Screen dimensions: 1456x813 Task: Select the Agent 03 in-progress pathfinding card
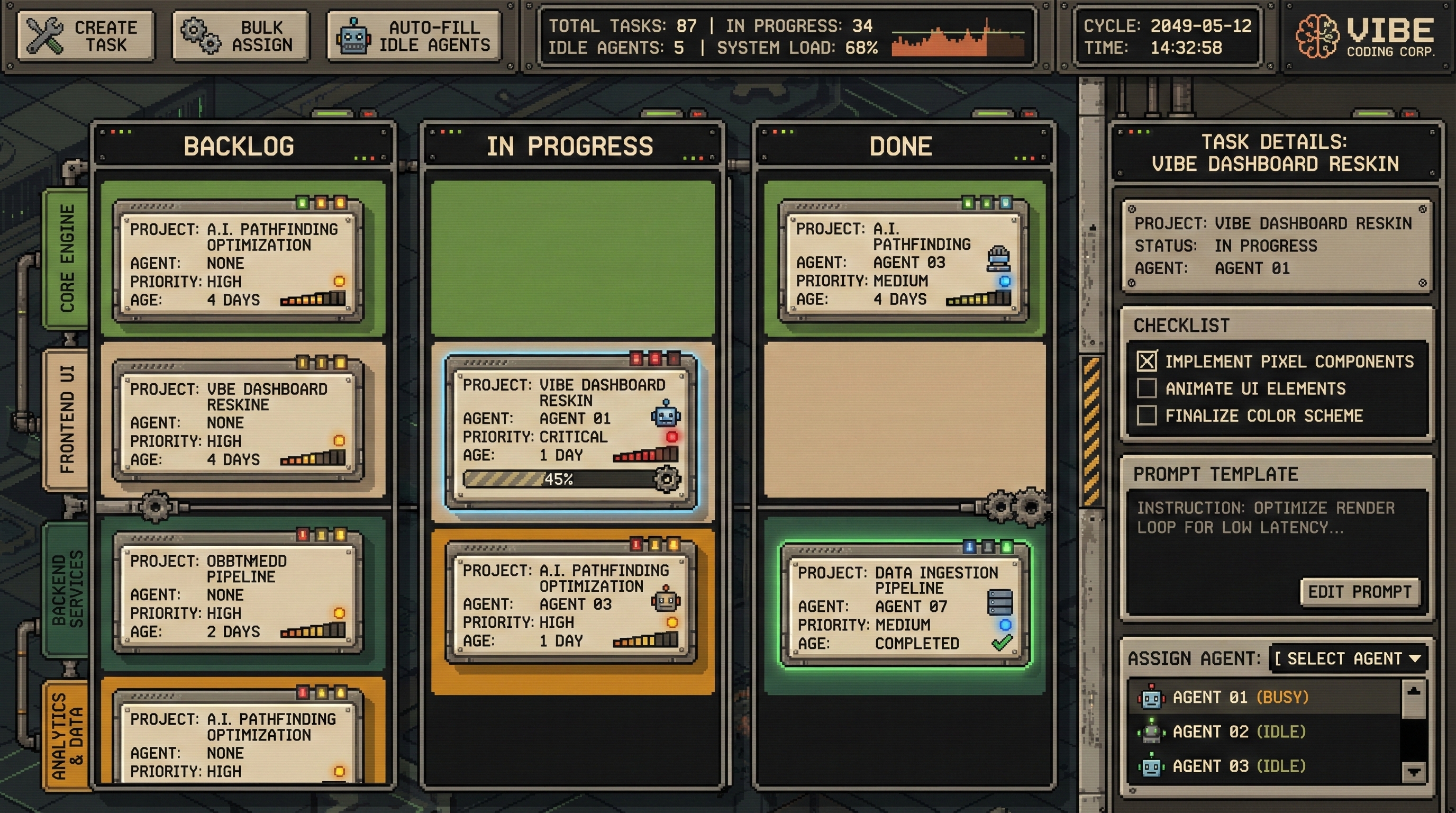pos(571,604)
